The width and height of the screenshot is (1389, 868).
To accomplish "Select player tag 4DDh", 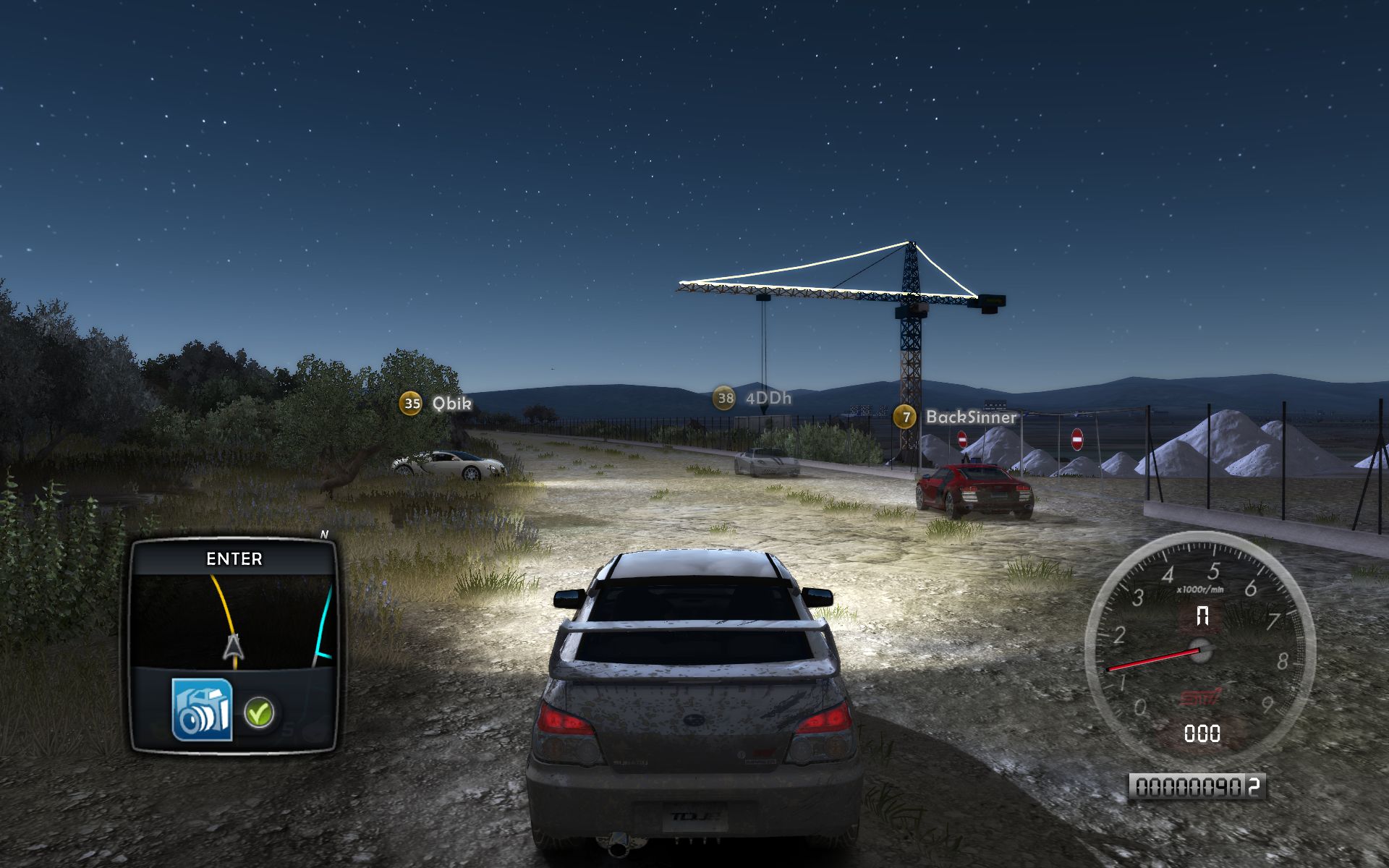I will coord(752,398).
